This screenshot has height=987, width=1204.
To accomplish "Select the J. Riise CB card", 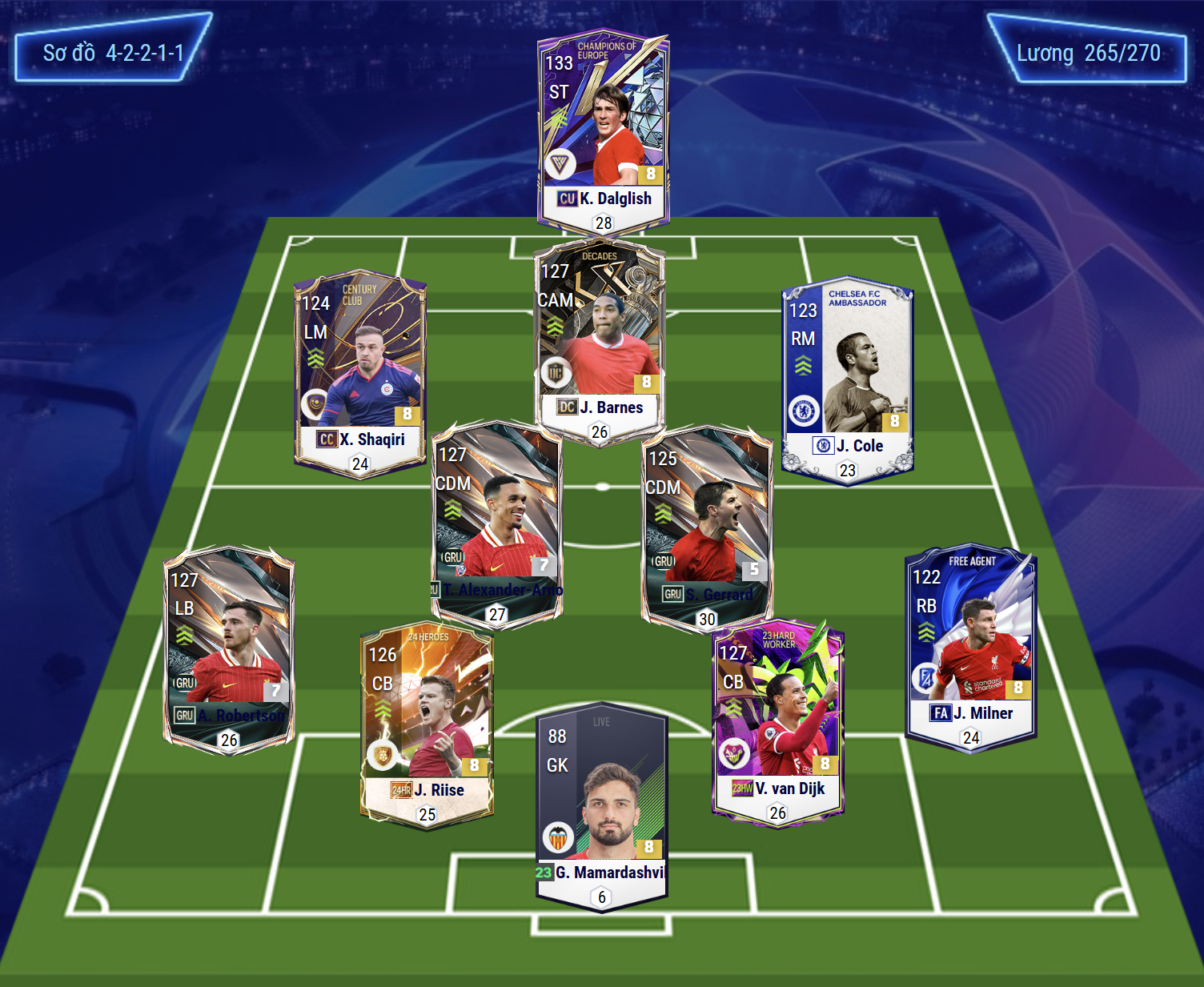I will (x=427, y=724).
